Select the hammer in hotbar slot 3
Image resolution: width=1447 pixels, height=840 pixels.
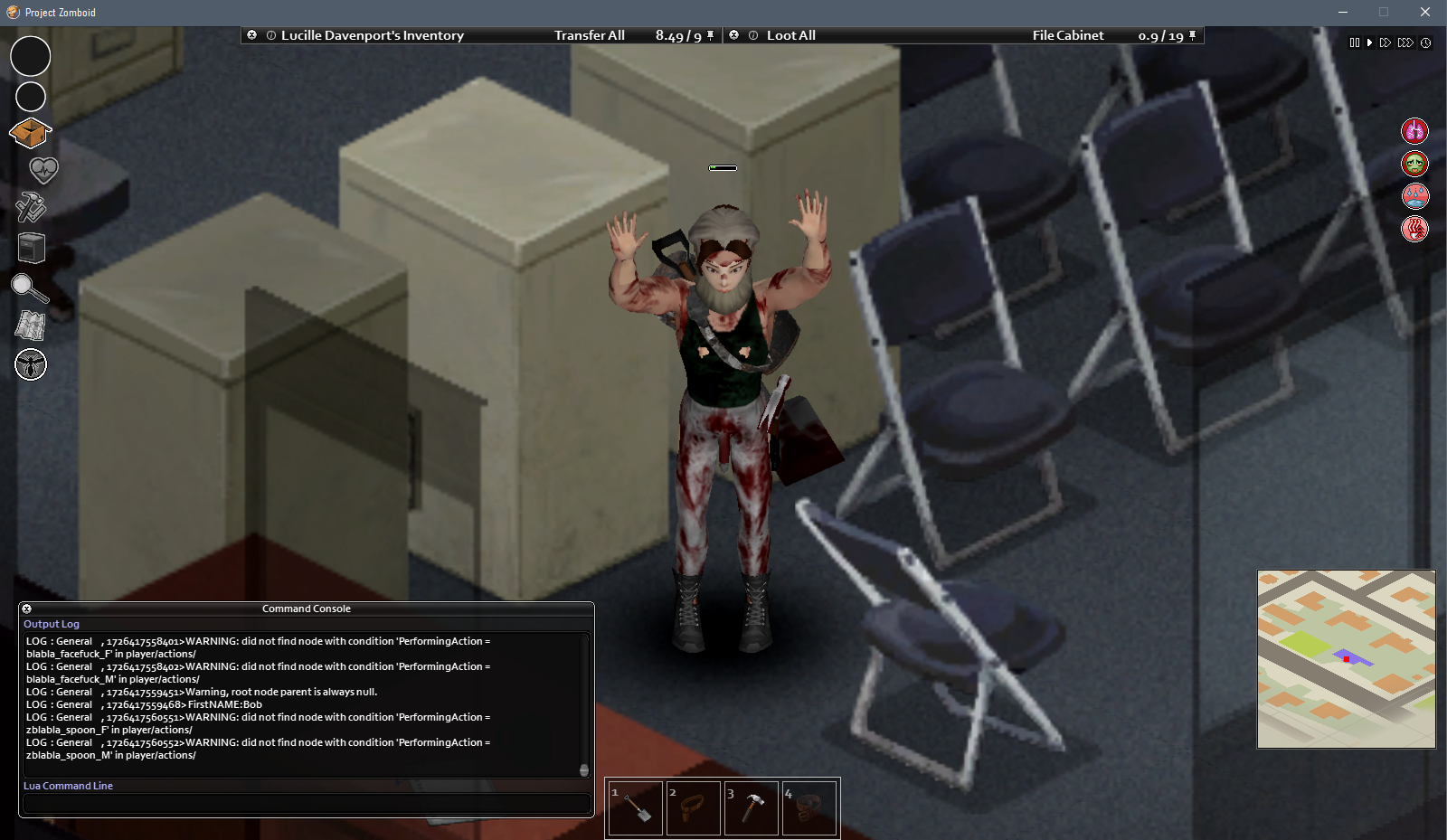tap(751, 807)
